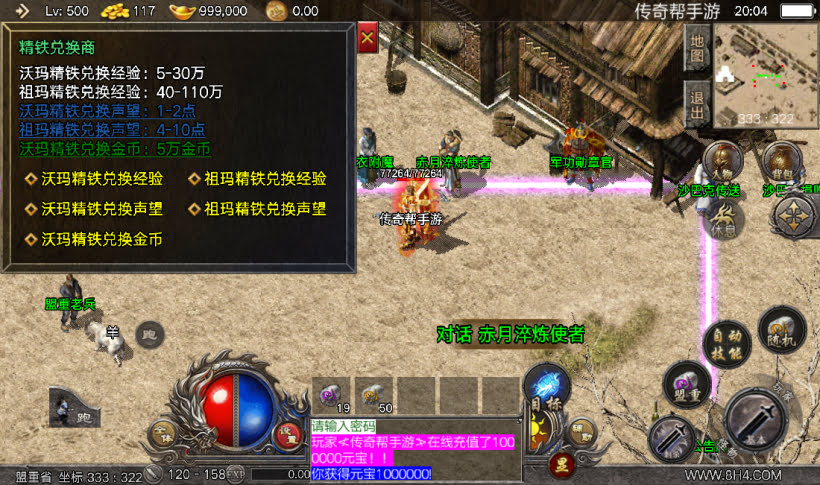Open the 人物 character helmet icon
The height and width of the screenshot is (485, 820).
(722, 160)
